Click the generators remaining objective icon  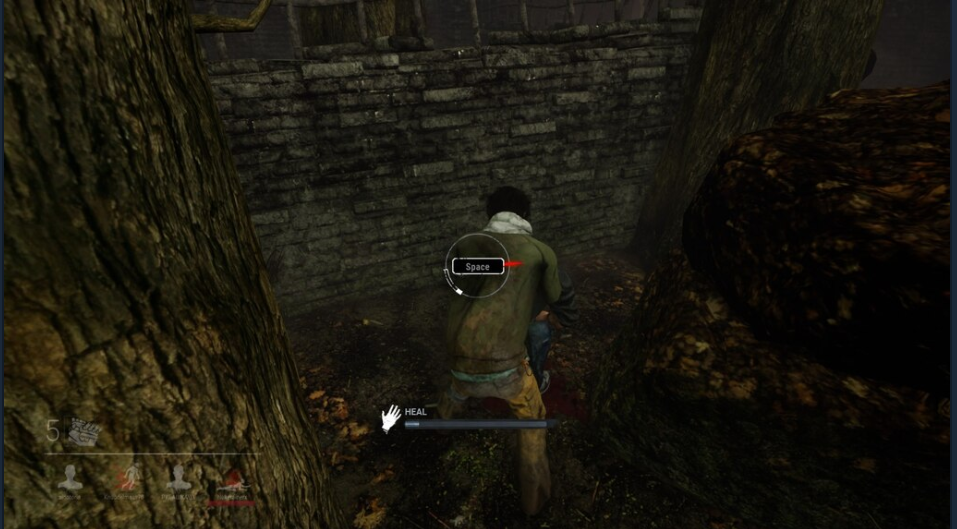(84, 431)
